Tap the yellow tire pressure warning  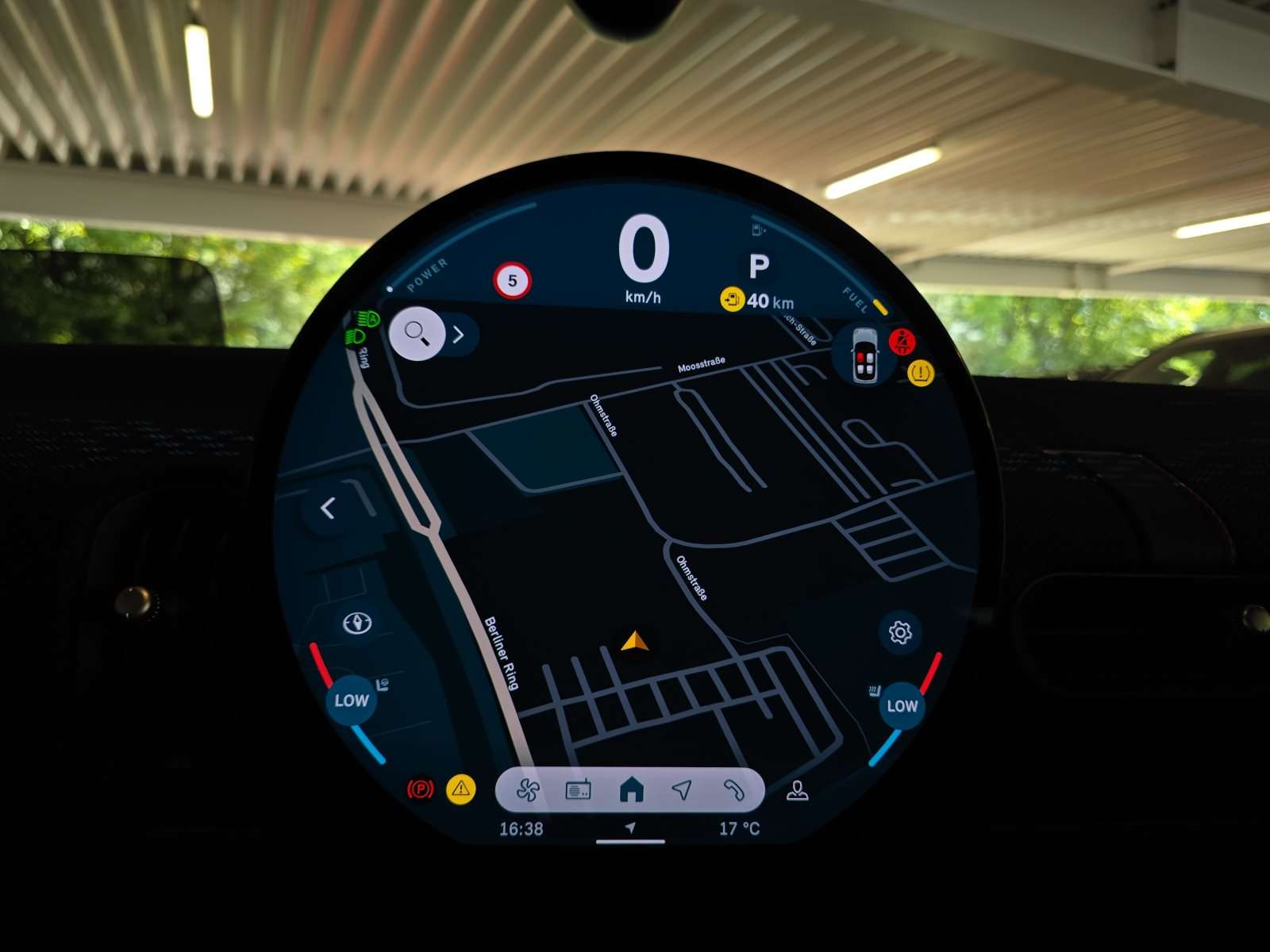(x=919, y=371)
